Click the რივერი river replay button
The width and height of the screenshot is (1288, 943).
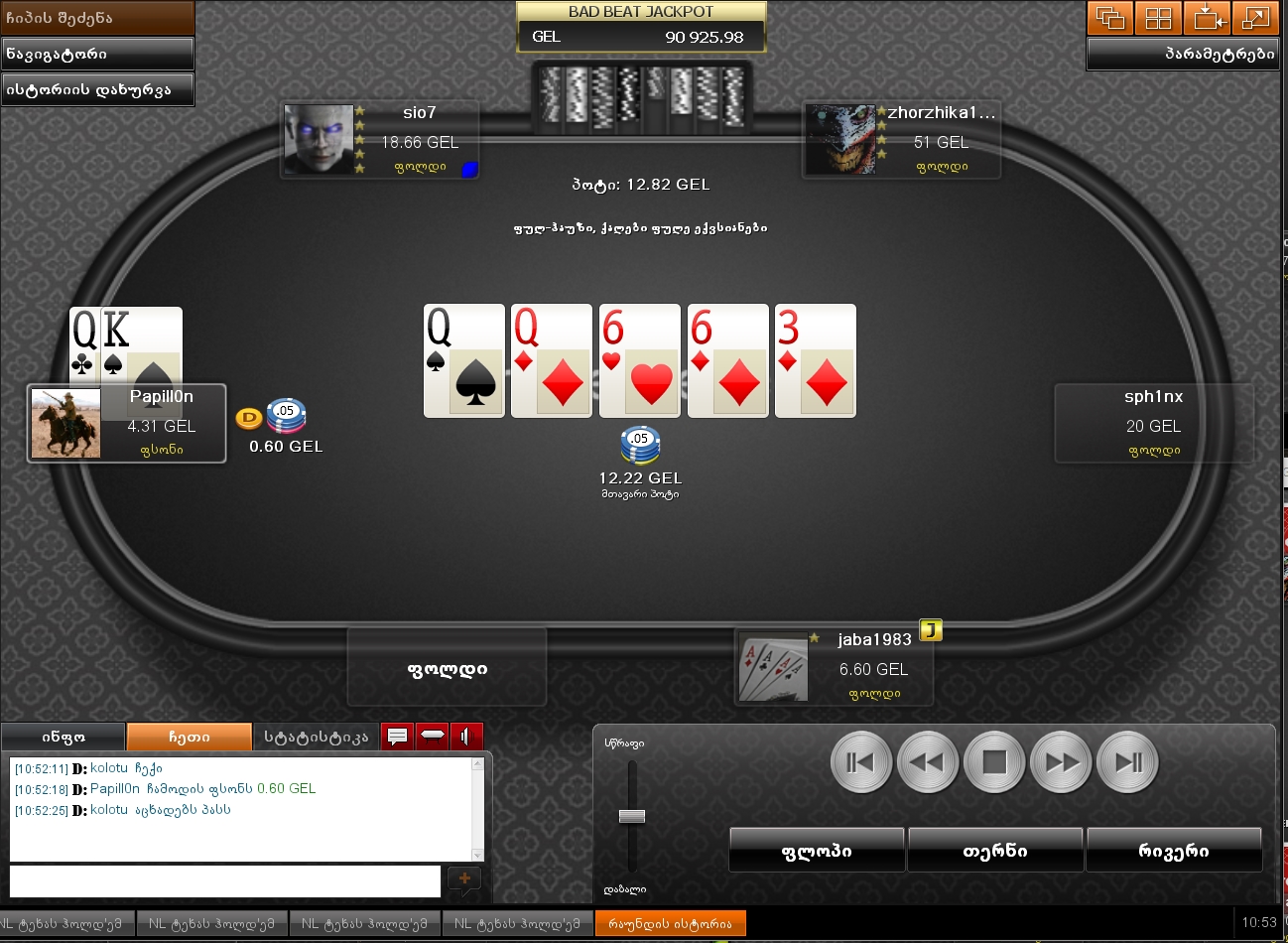1175,849
